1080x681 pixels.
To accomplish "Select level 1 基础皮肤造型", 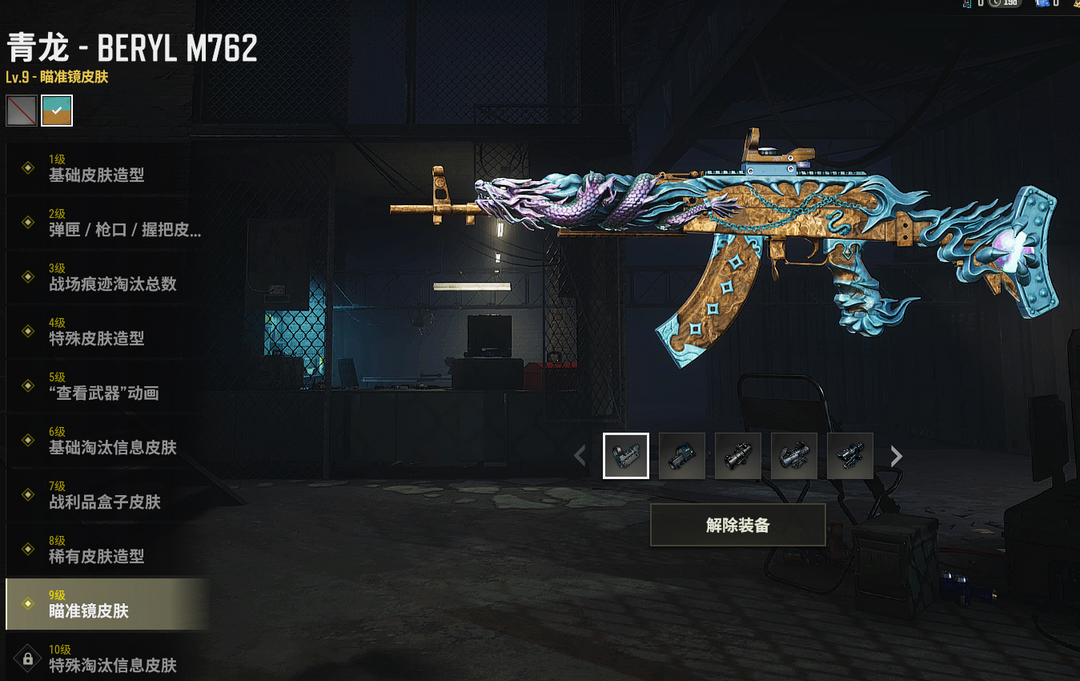I will (x=105, y=168).
